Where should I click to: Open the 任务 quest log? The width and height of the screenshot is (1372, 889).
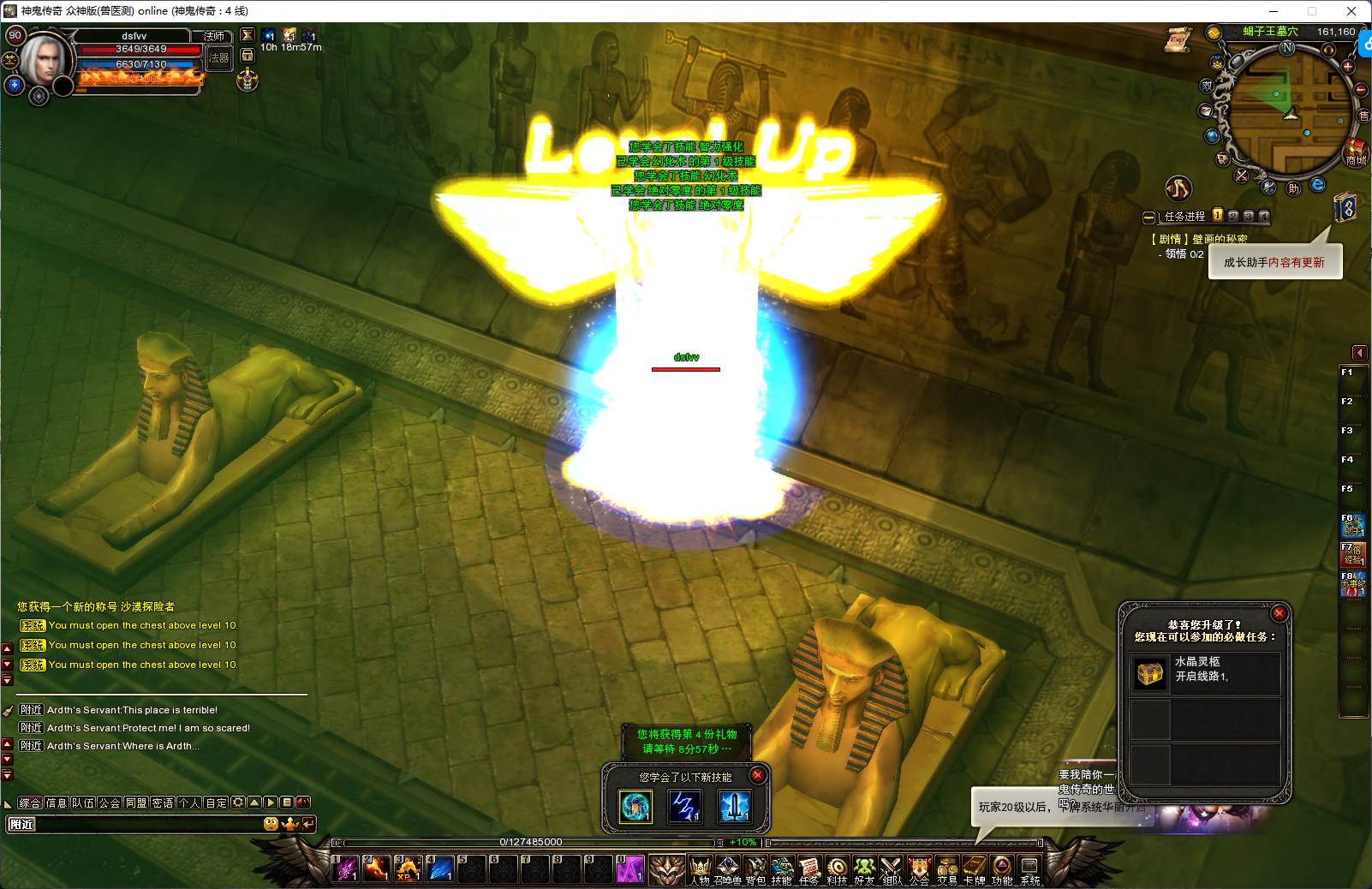[809, 870]
